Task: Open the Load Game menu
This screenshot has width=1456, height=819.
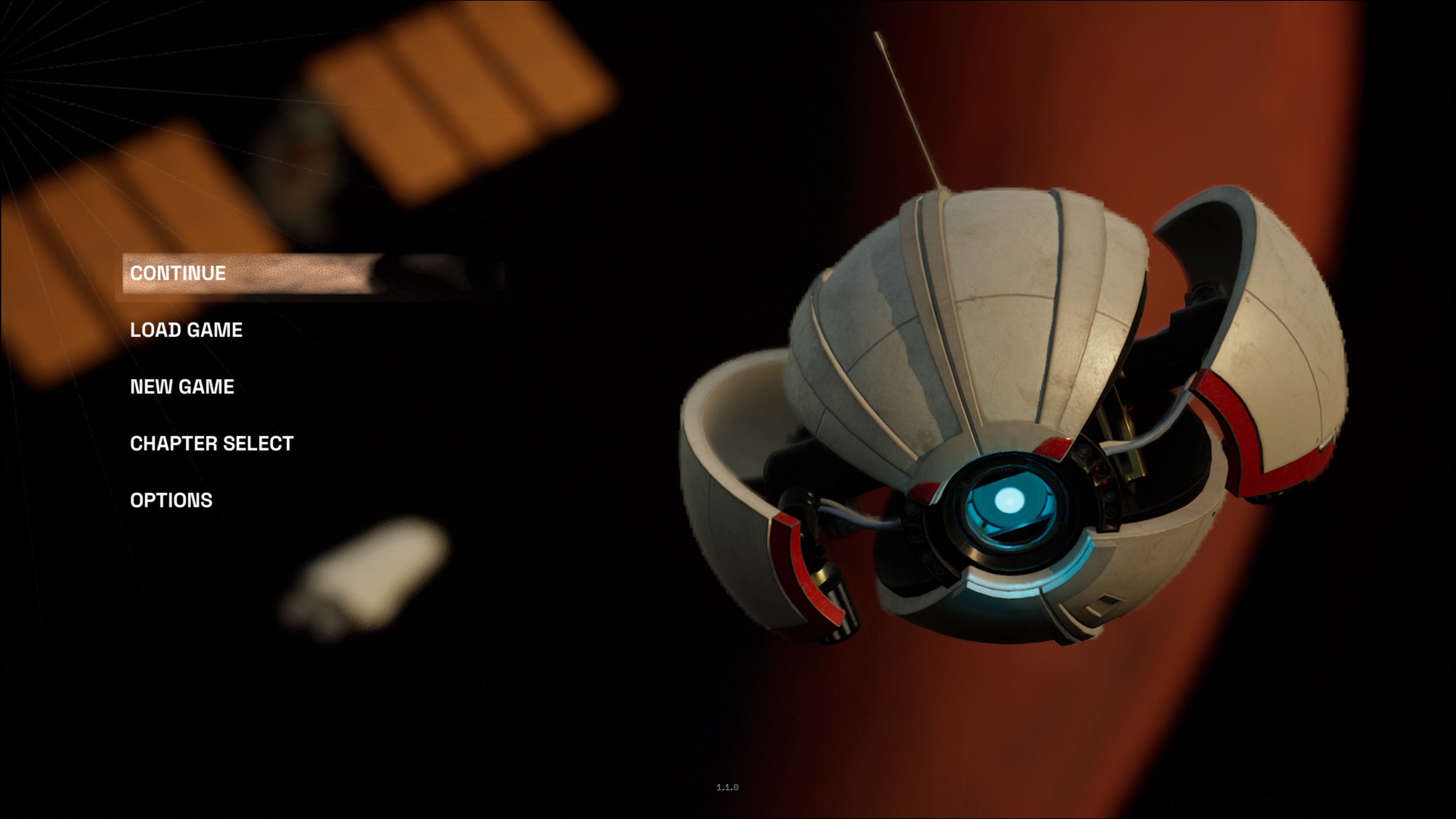Action: pos(186,330)
